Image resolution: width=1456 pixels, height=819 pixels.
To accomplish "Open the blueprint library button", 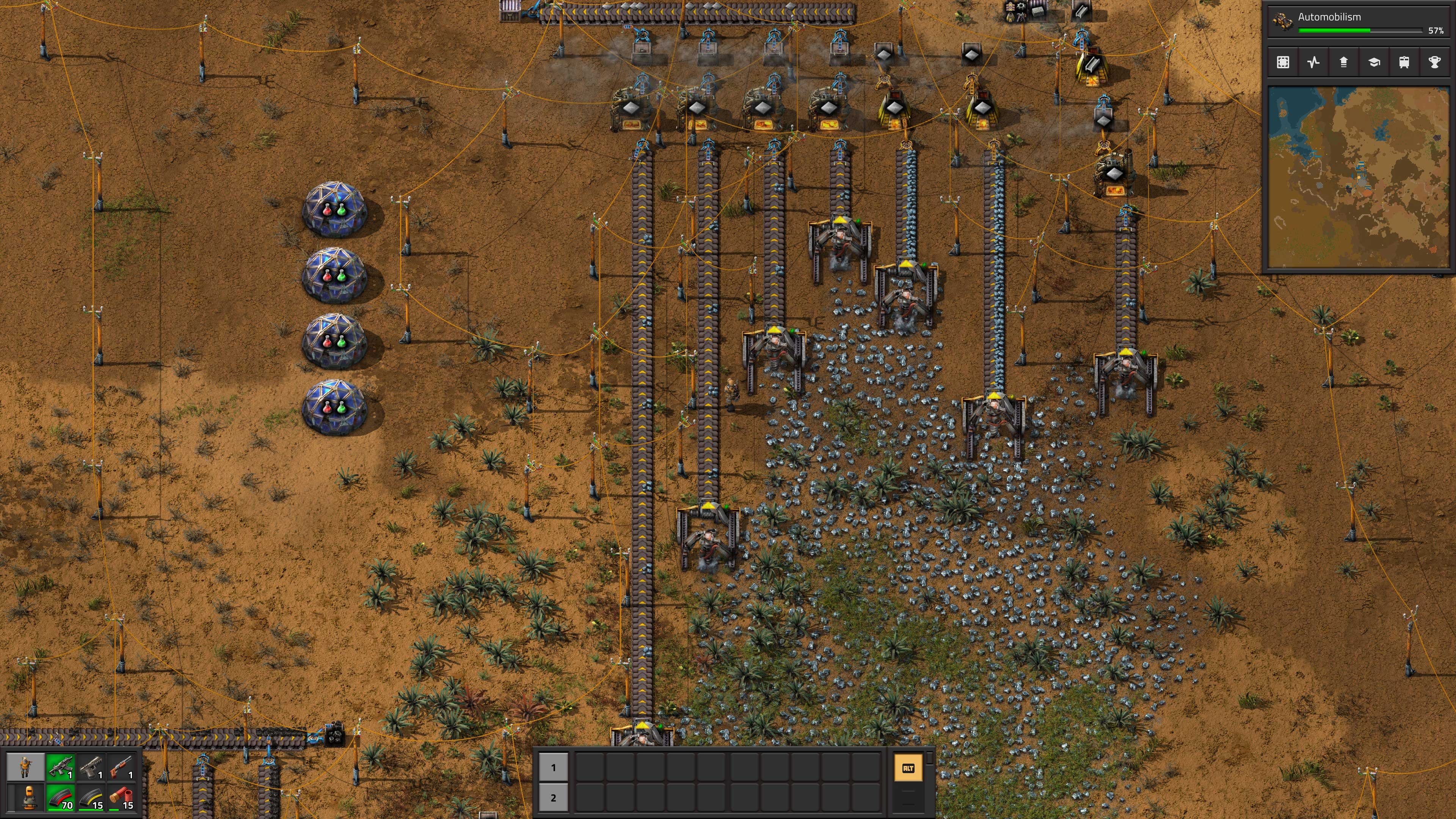I will [x=1283, y=62].
